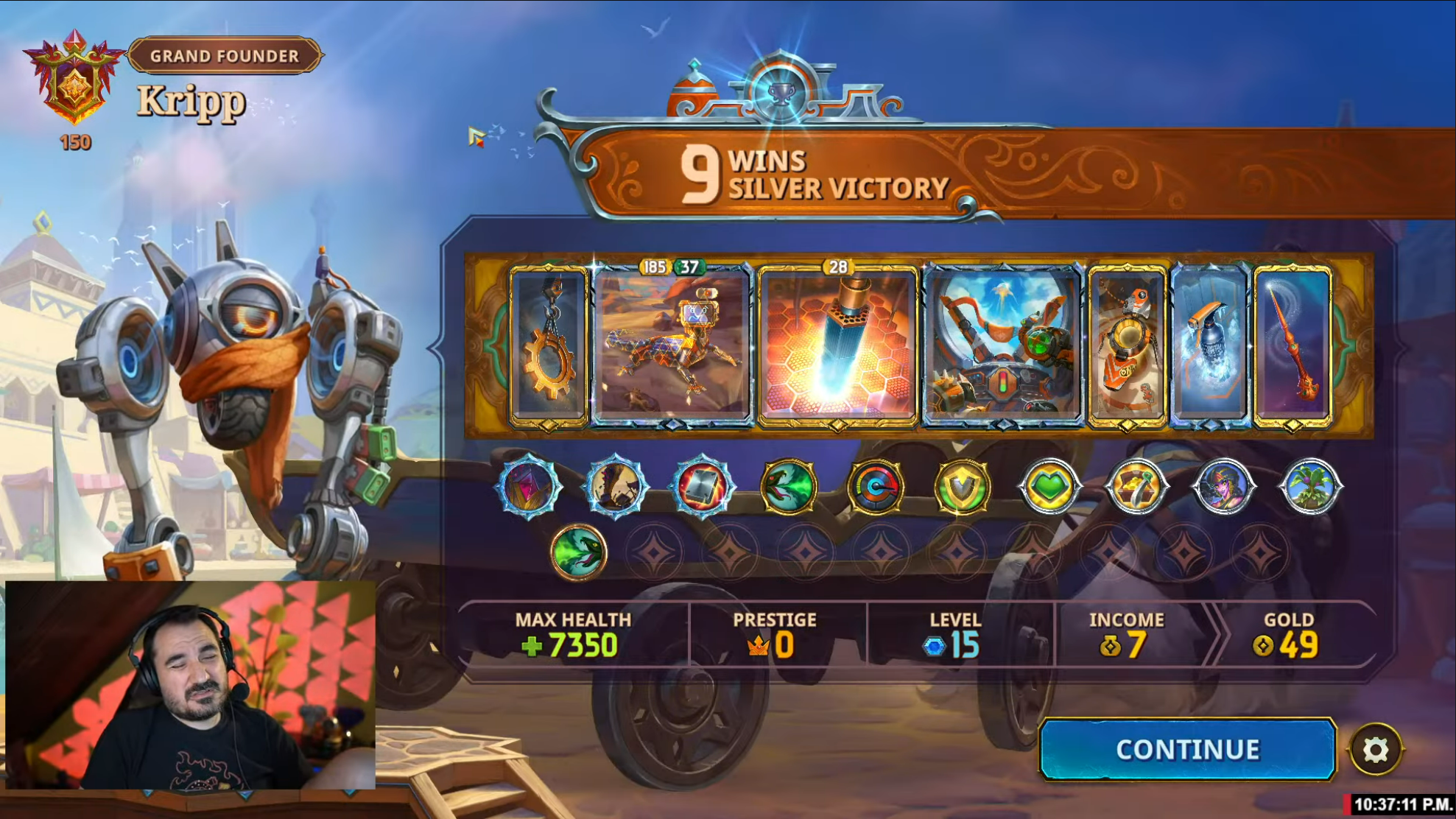Viewport: 1456px width, 819px height.
Task: Select the orange wand item card
Action: [1293, 345]
